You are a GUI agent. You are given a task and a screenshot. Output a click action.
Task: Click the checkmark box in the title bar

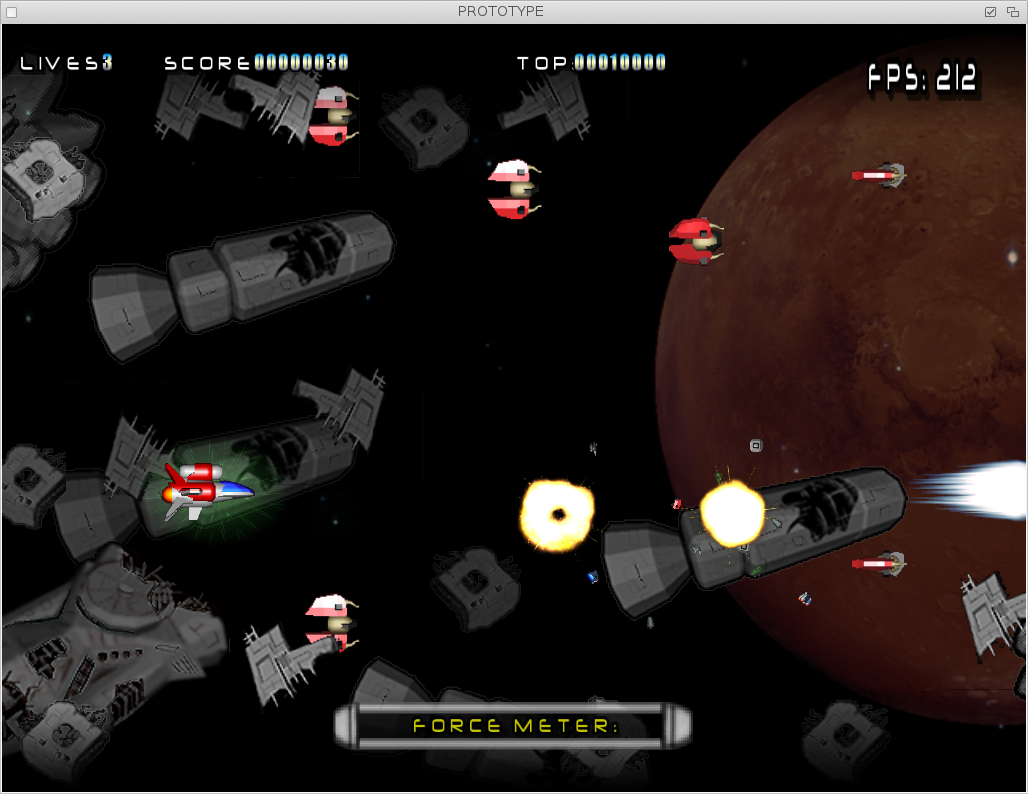tap(991, 12)
